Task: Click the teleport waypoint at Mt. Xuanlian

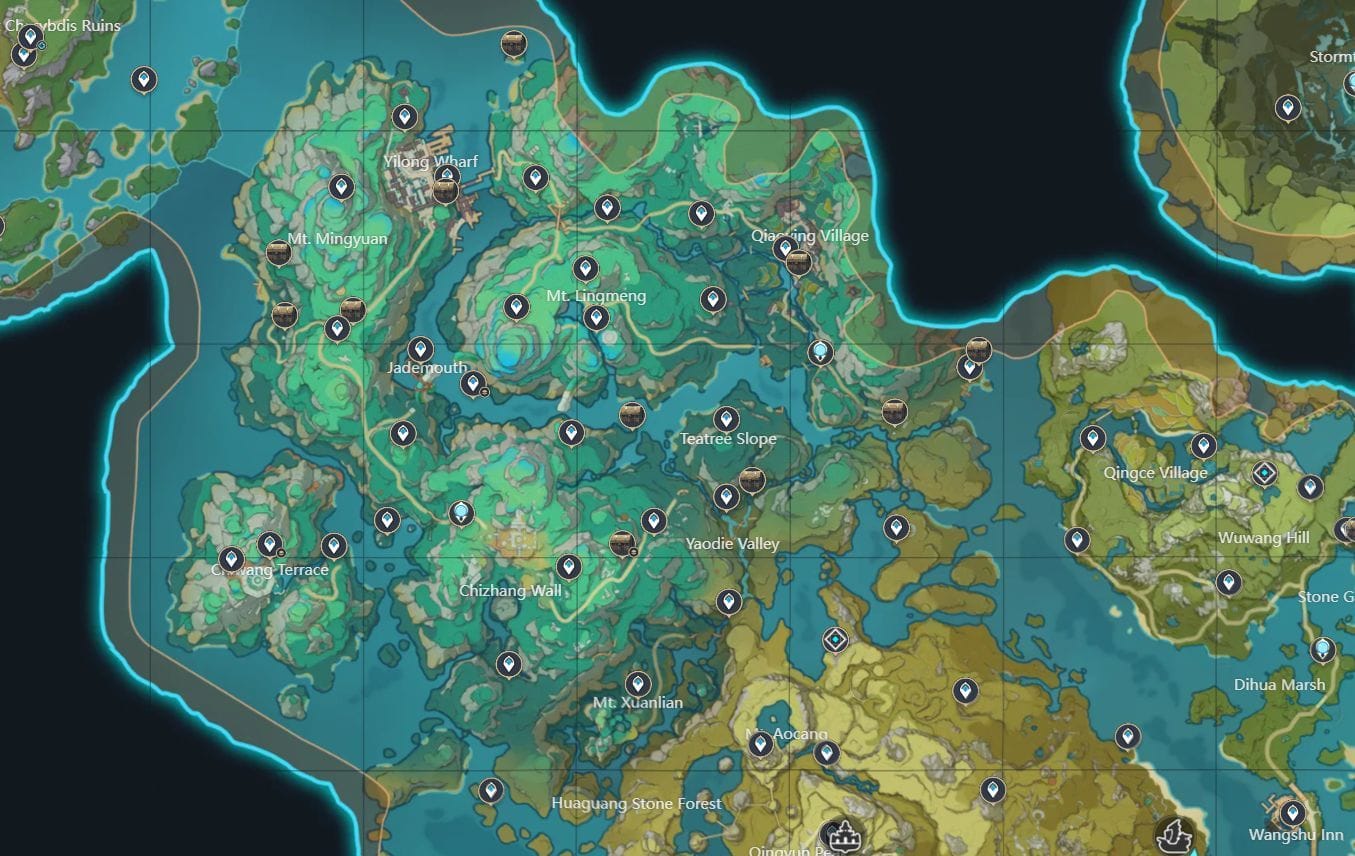Action: click(637, 684)
